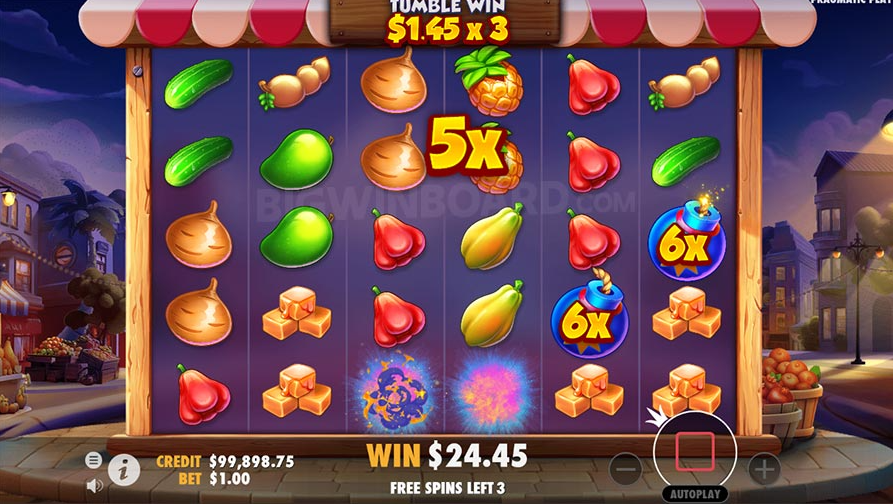Decrease the bet with the minus button
Screen dimensions: 893x504
tap(626, 467)
